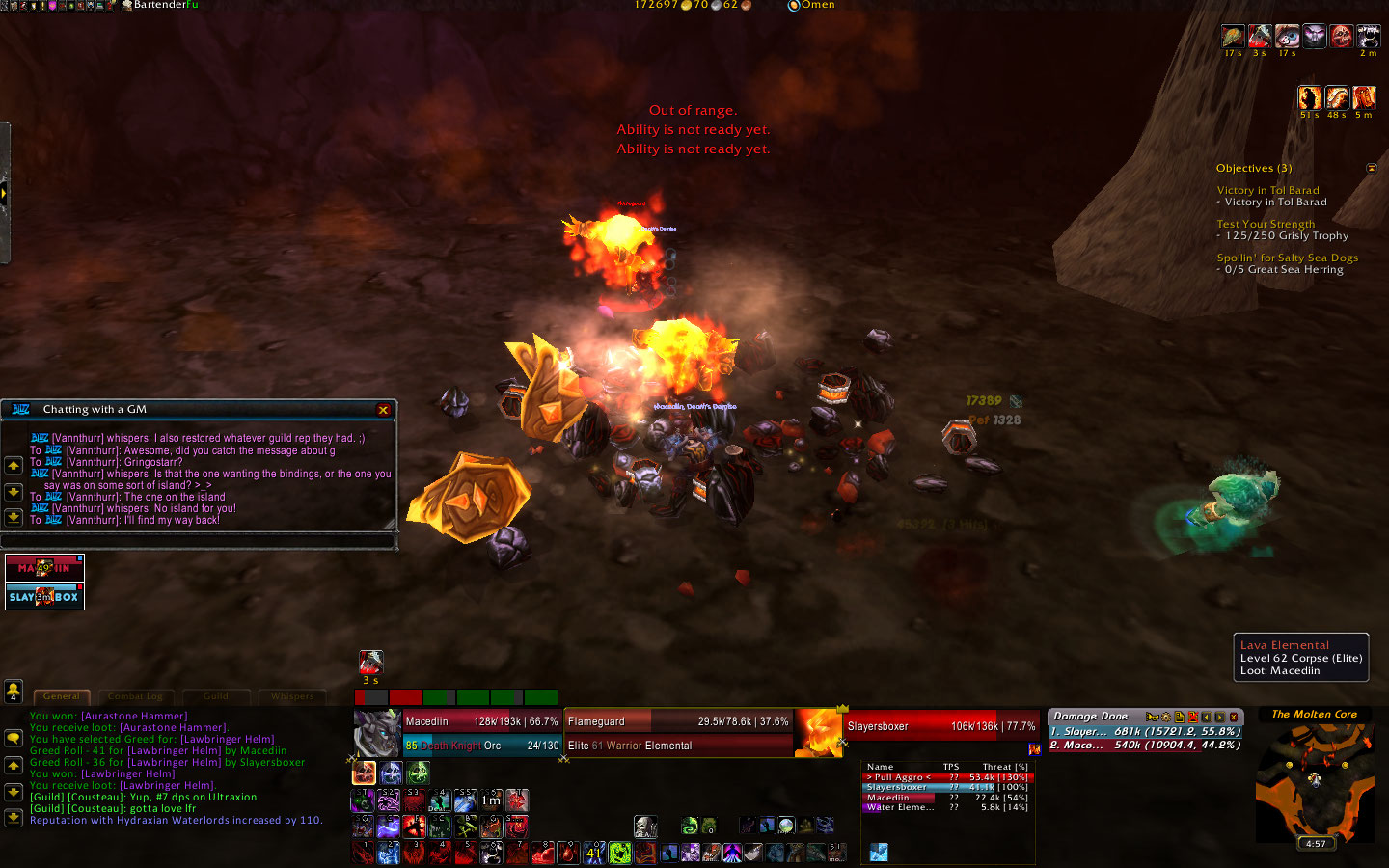Screen dimensions: 1389x868
Task: Select the Macediin party frame
Action: (44, 568)
